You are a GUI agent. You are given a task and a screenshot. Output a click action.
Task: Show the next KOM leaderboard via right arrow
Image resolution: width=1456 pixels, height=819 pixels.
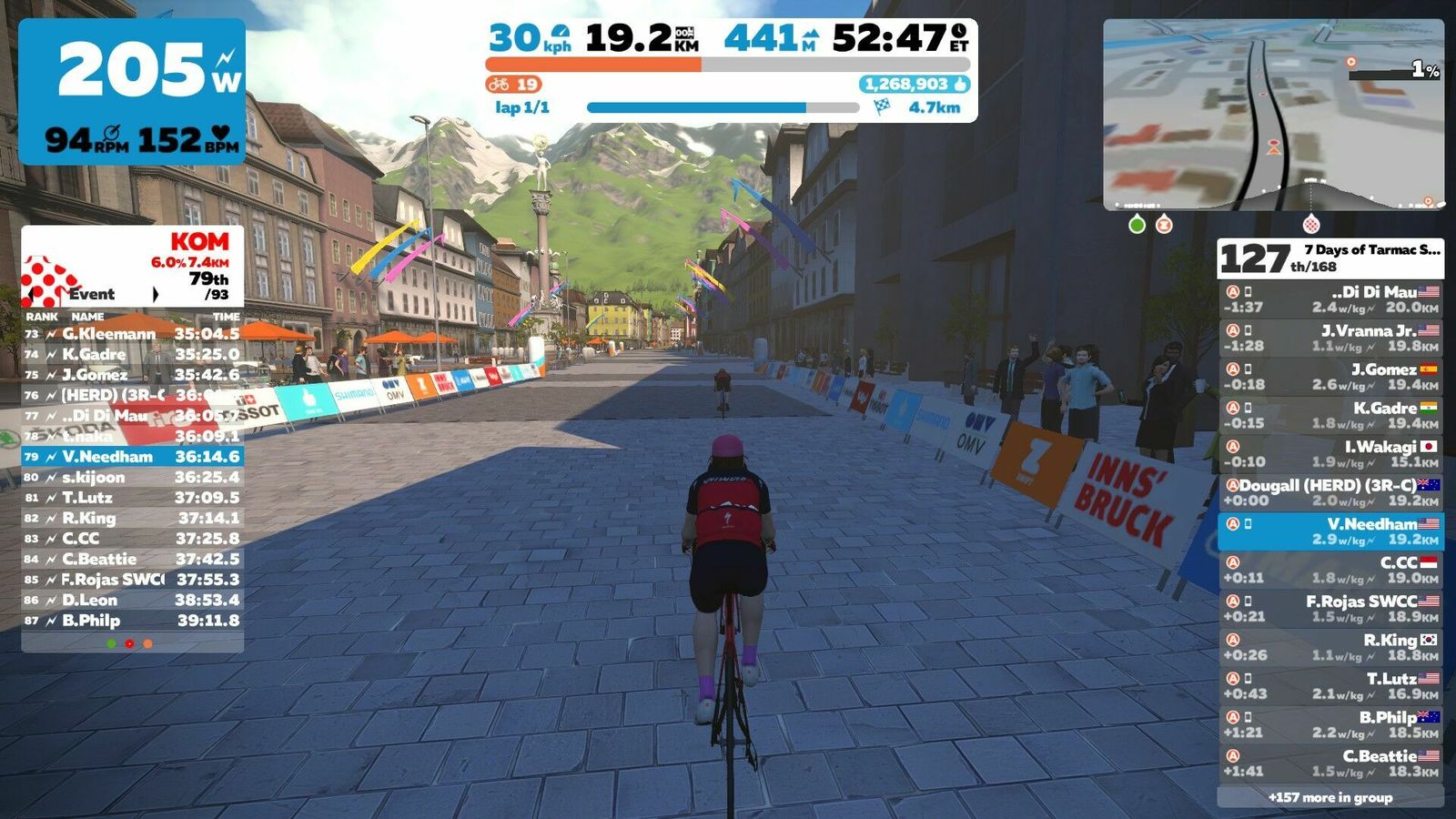tap(156, 294)
